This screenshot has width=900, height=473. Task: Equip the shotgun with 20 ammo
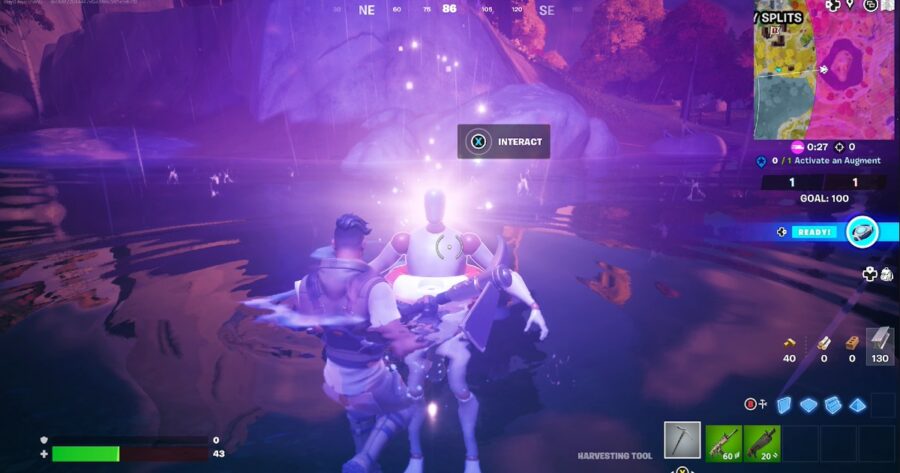pyautogui.click(x=760, y=442)
